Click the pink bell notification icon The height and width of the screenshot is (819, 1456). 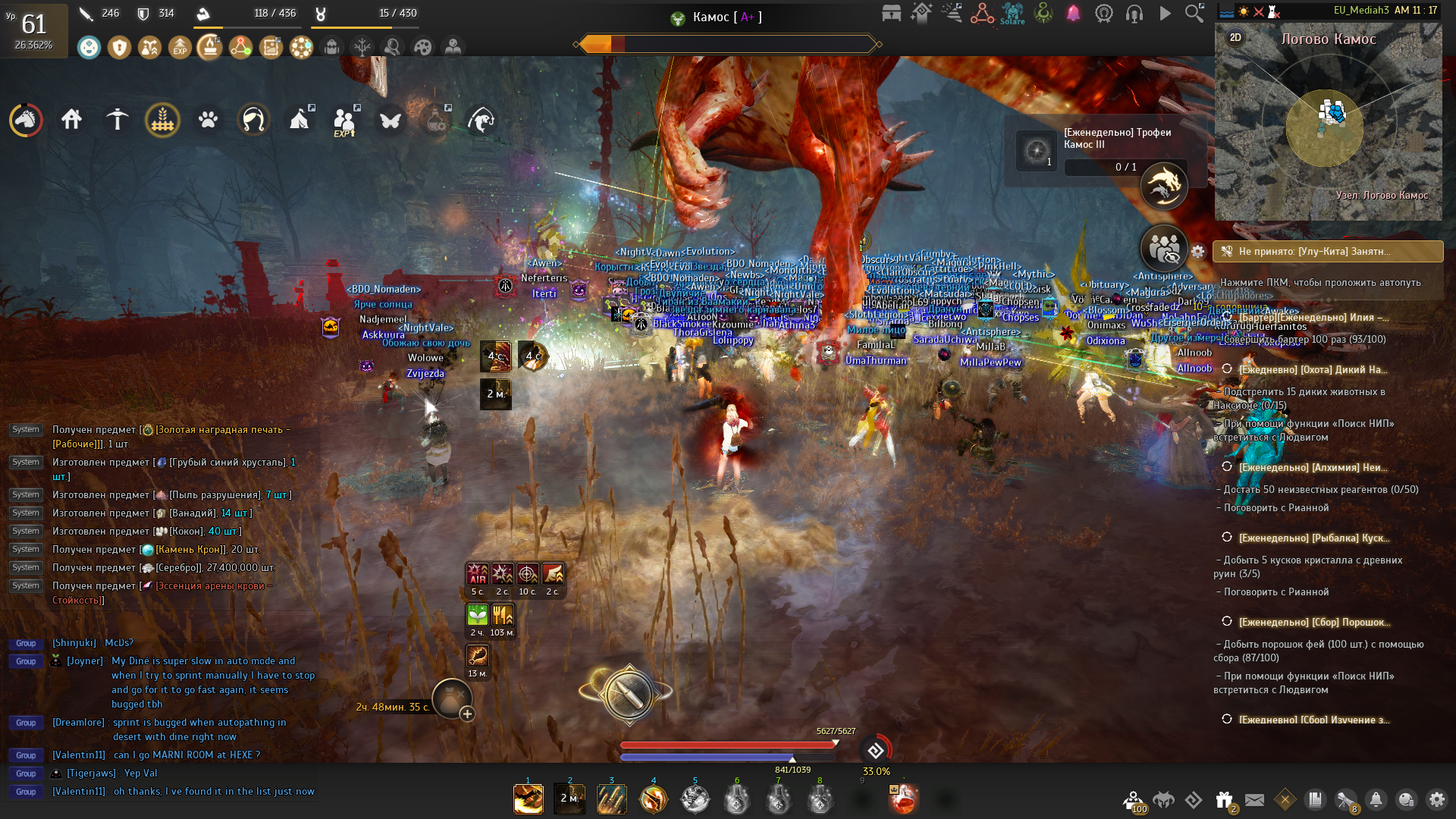click(x=1073, y=13)
